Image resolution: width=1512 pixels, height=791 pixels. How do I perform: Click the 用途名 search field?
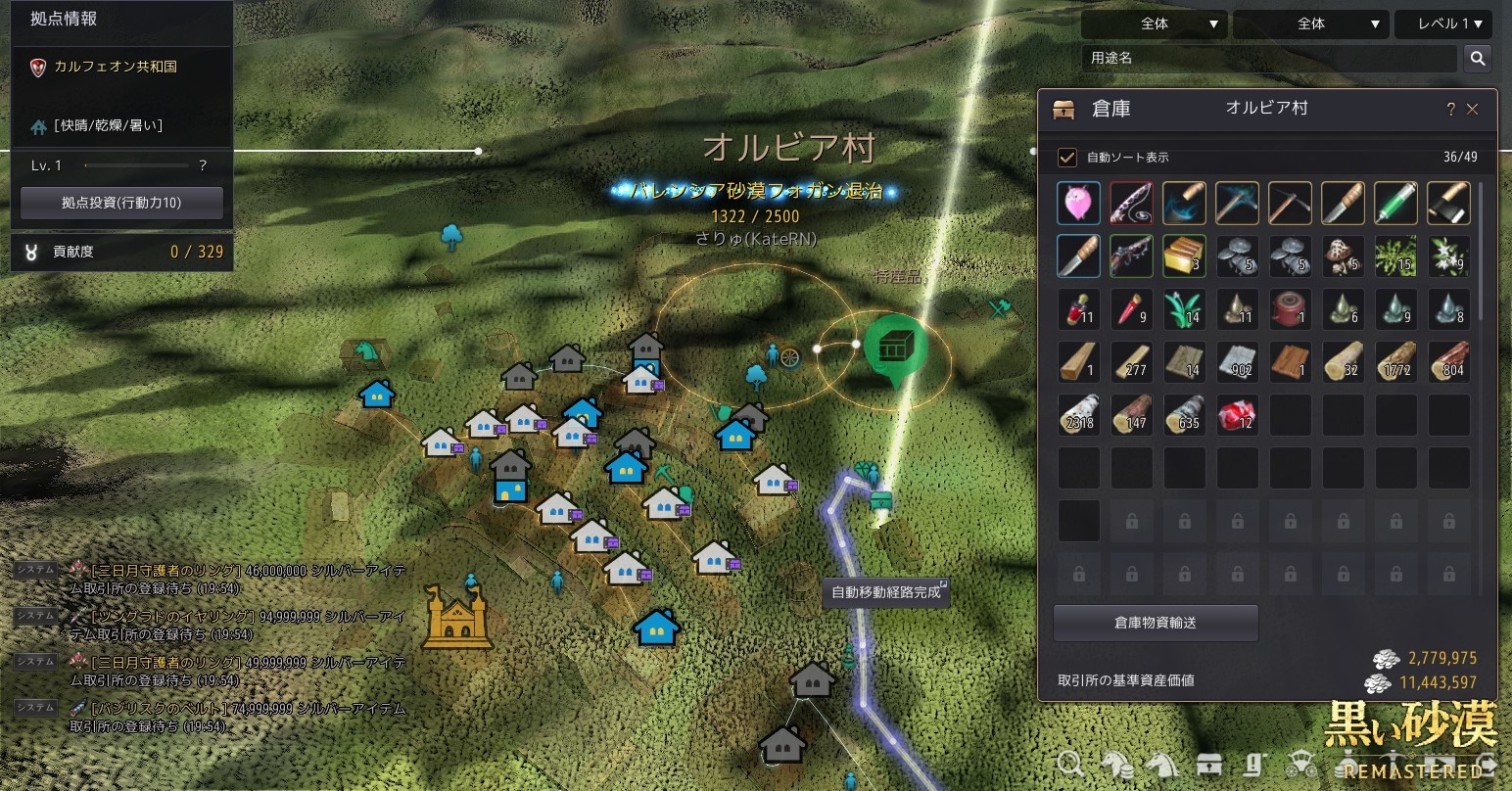point(1269,58)
